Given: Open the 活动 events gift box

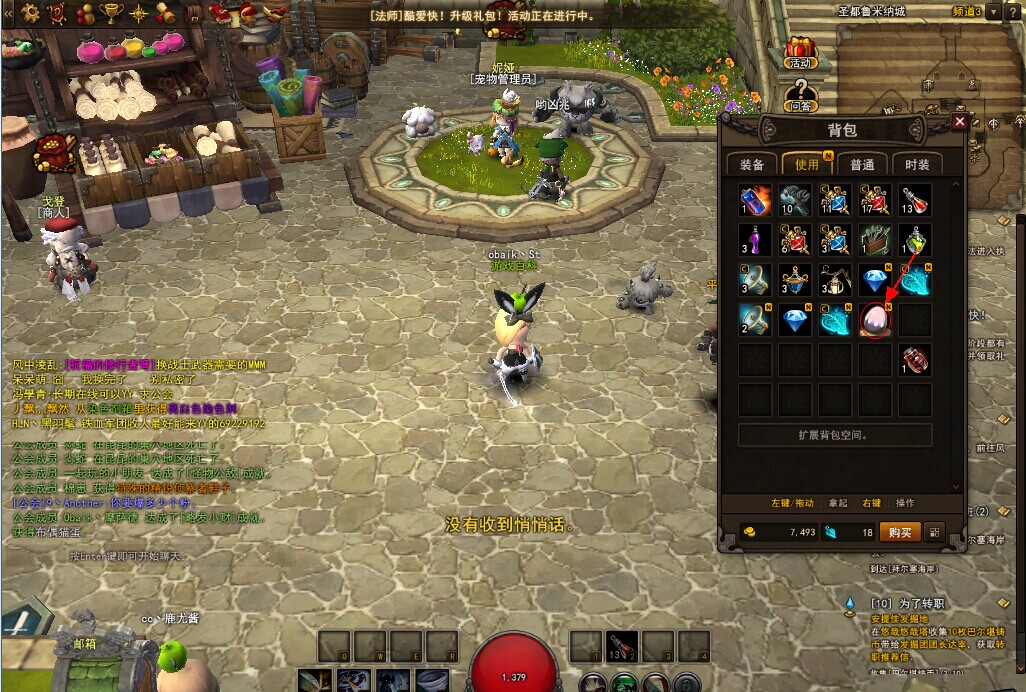Looking at the screenshot, I should 800,52.
